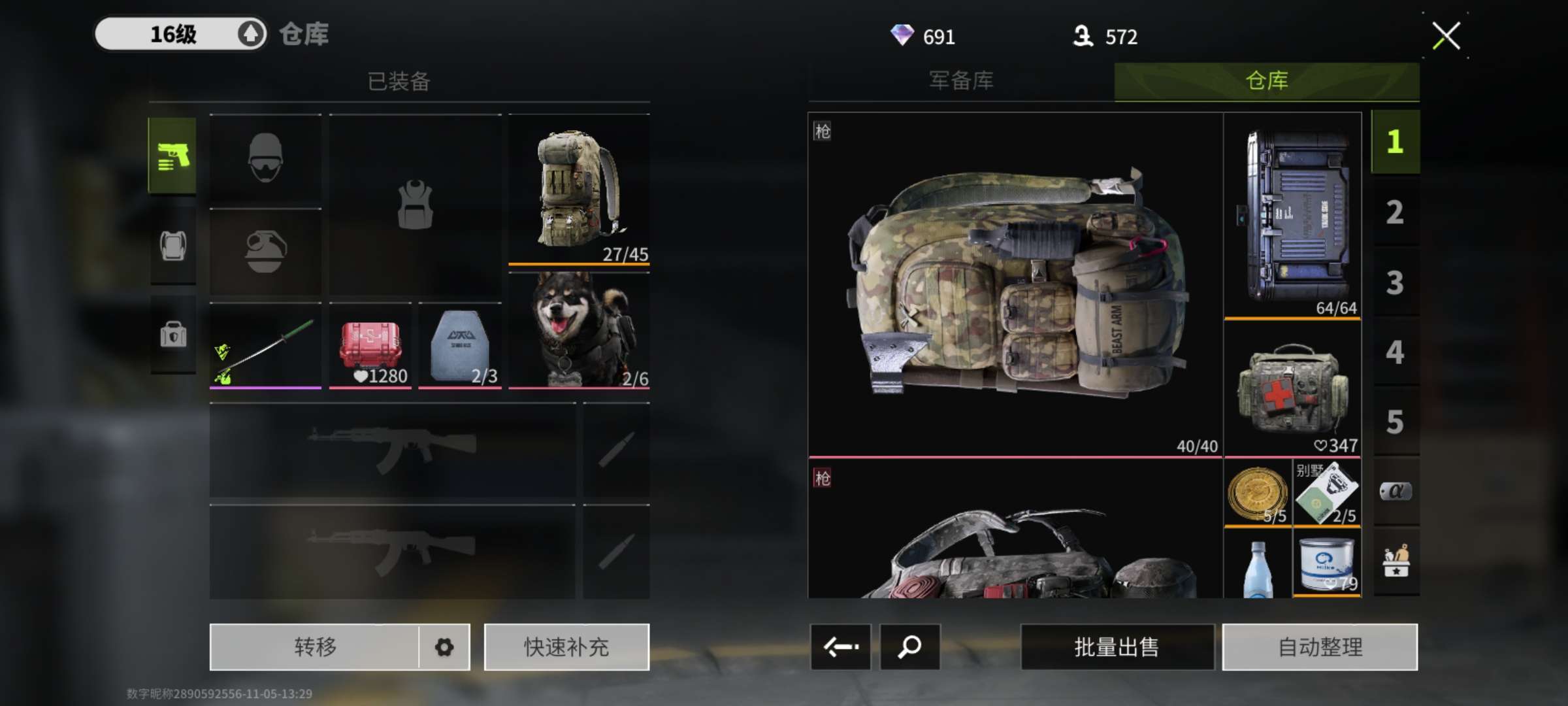
Task: Select the red medical case slot
Action: [x=370, y=346]
